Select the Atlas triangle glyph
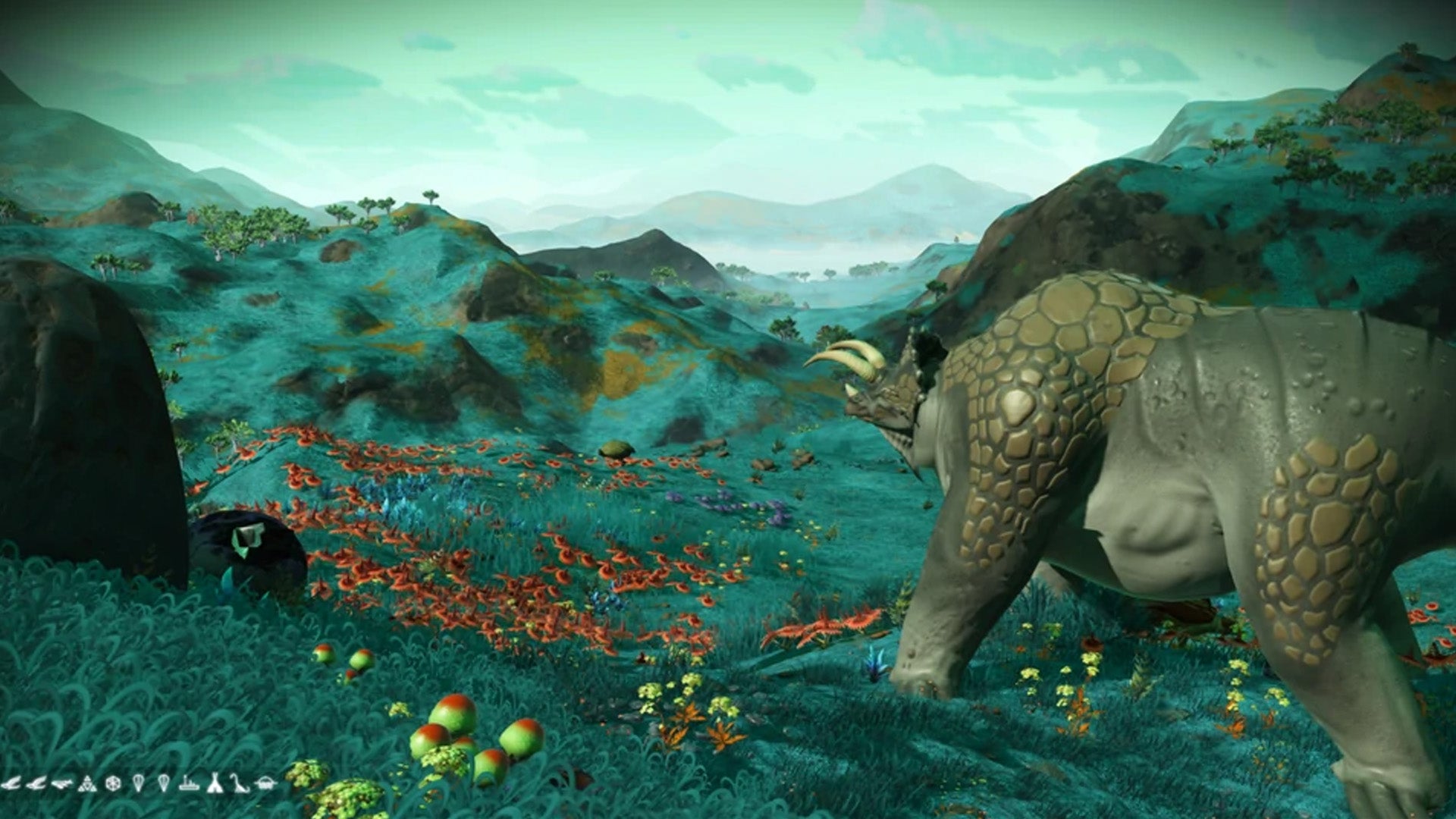This screenshot has height=819, width=1456. (87, 783)
